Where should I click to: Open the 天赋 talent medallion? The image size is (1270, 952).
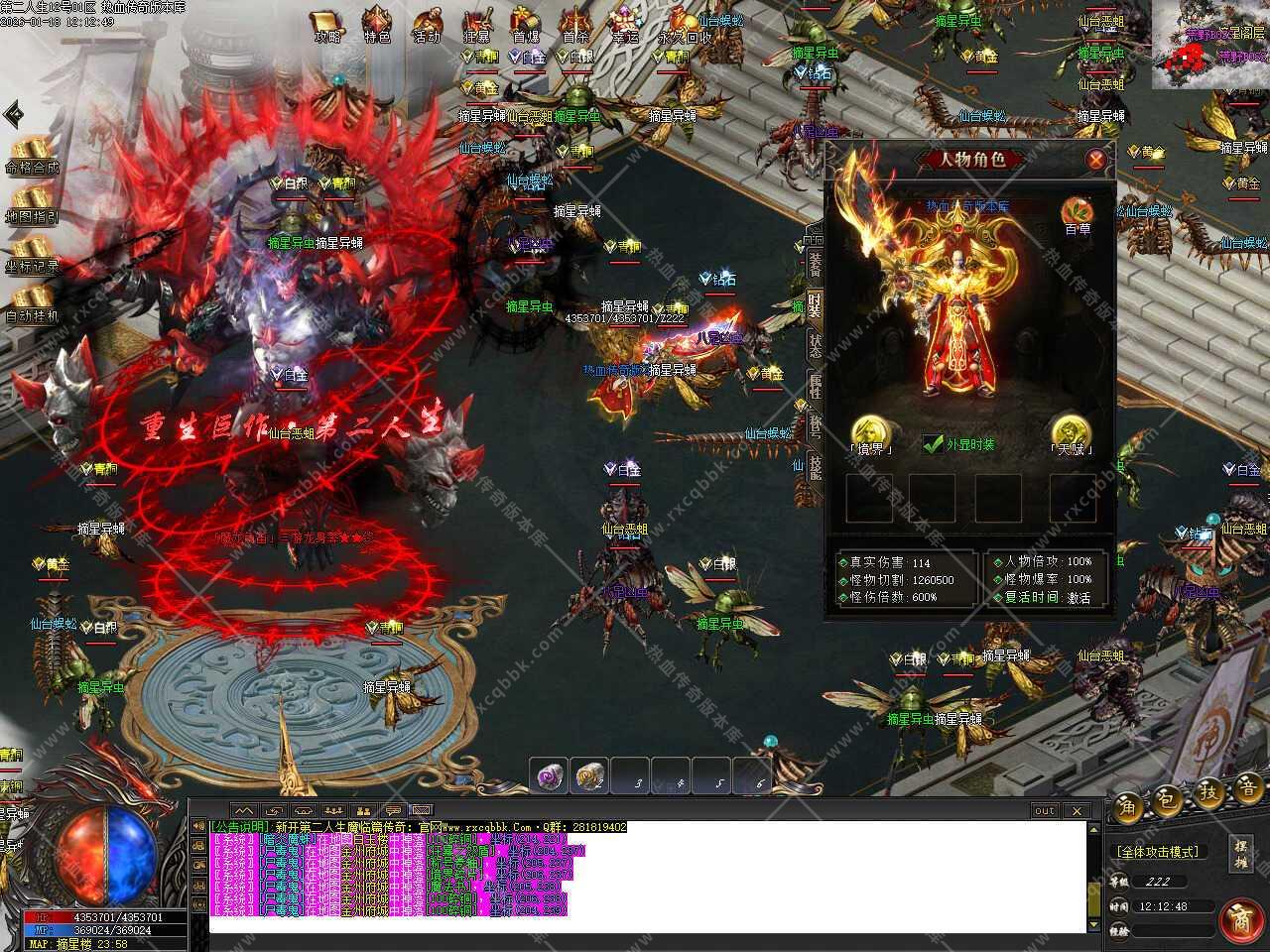(x=1071, y=433)
